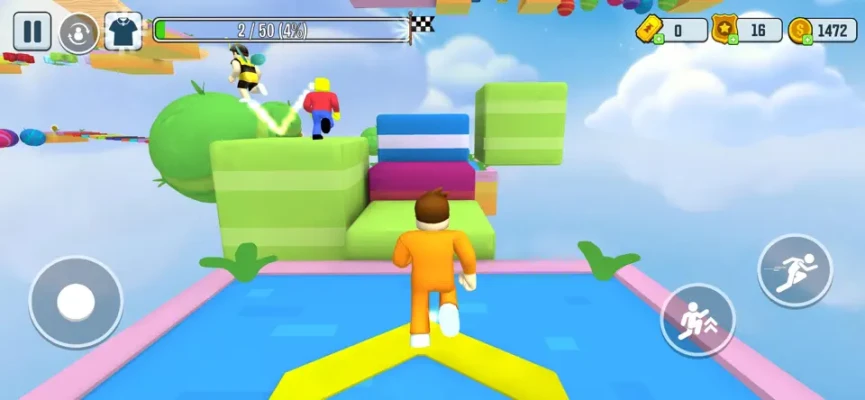Pause the game
The image size is (865, 400).
pyautogui.click(x=32, y=31)
